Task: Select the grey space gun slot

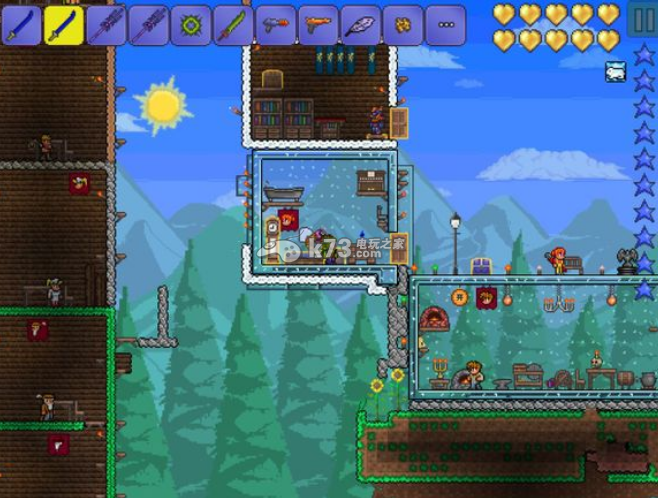Action: (276, 24)
